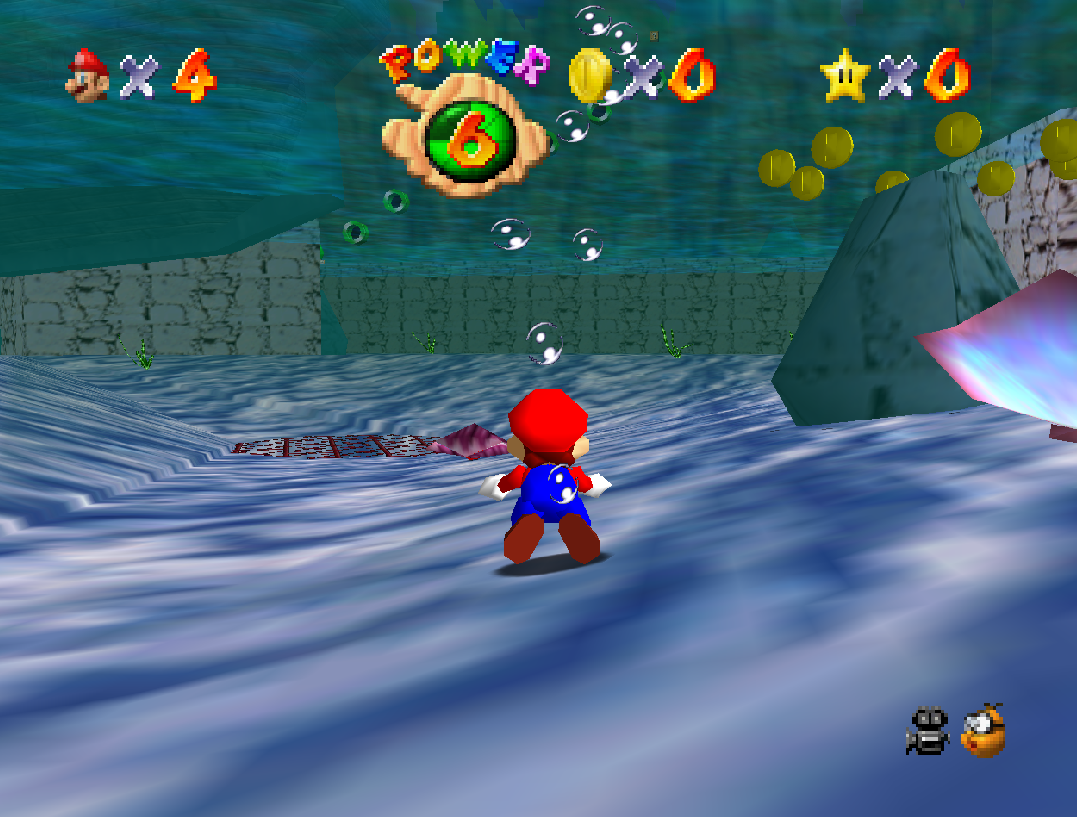The height and width of the screenshot is (817, 1077).
Task: Click the gold coin counter icon
Action: pyautogui.click(x=589, y=75)
